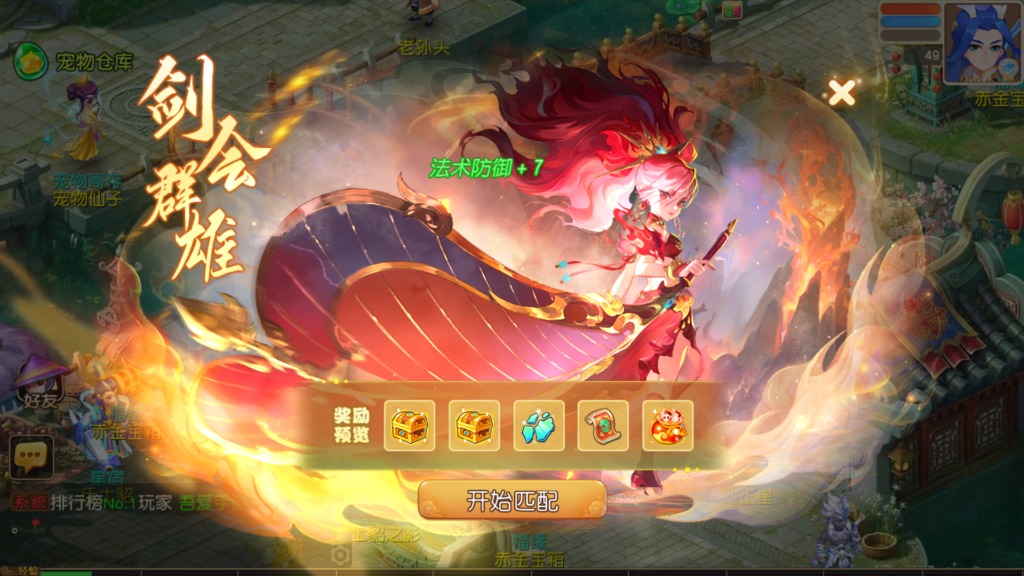Open the gear settings icon
This screenshot has height=576, width=1024.
341,554
